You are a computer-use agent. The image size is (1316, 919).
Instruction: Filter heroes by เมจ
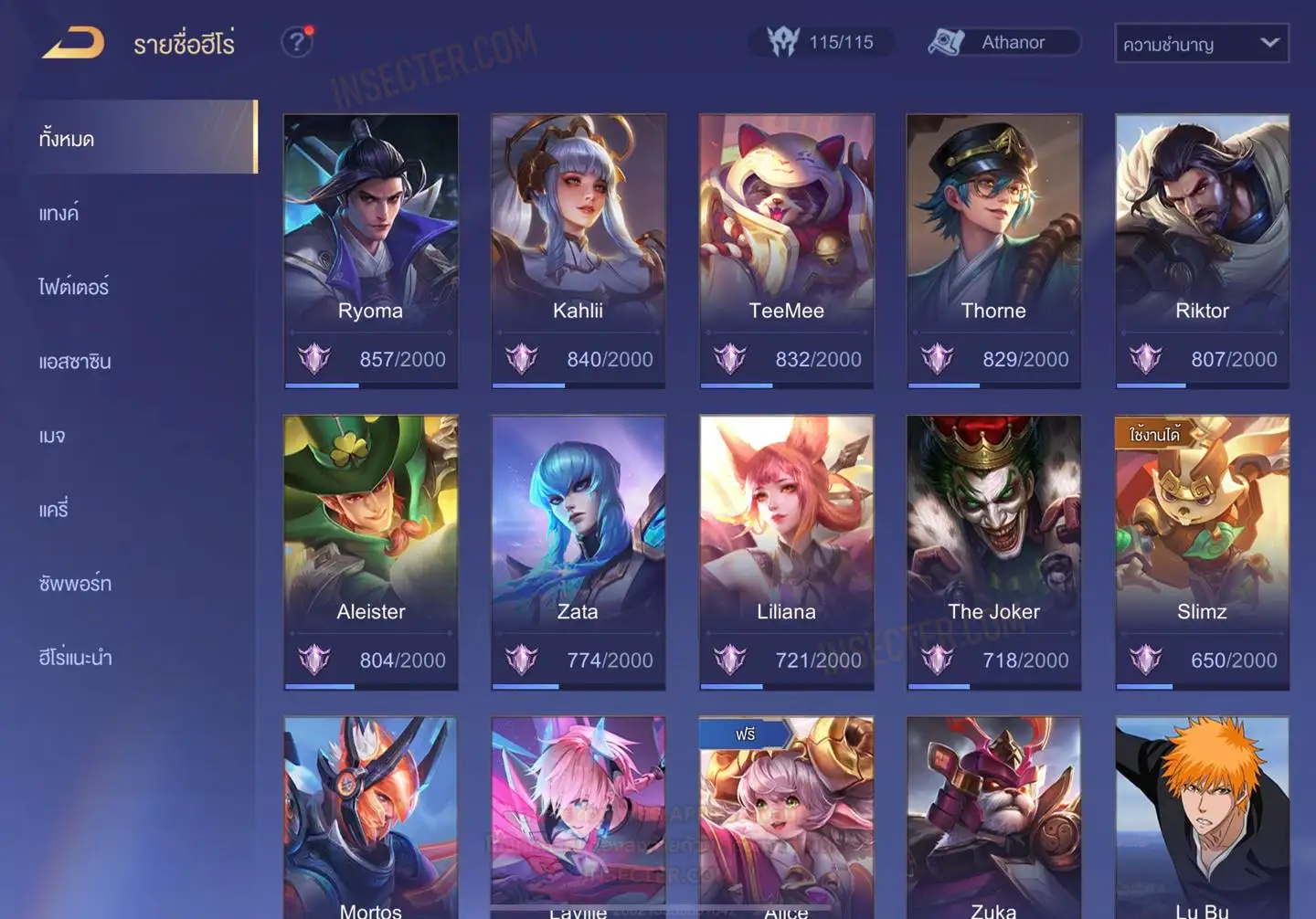pos(52,436)
